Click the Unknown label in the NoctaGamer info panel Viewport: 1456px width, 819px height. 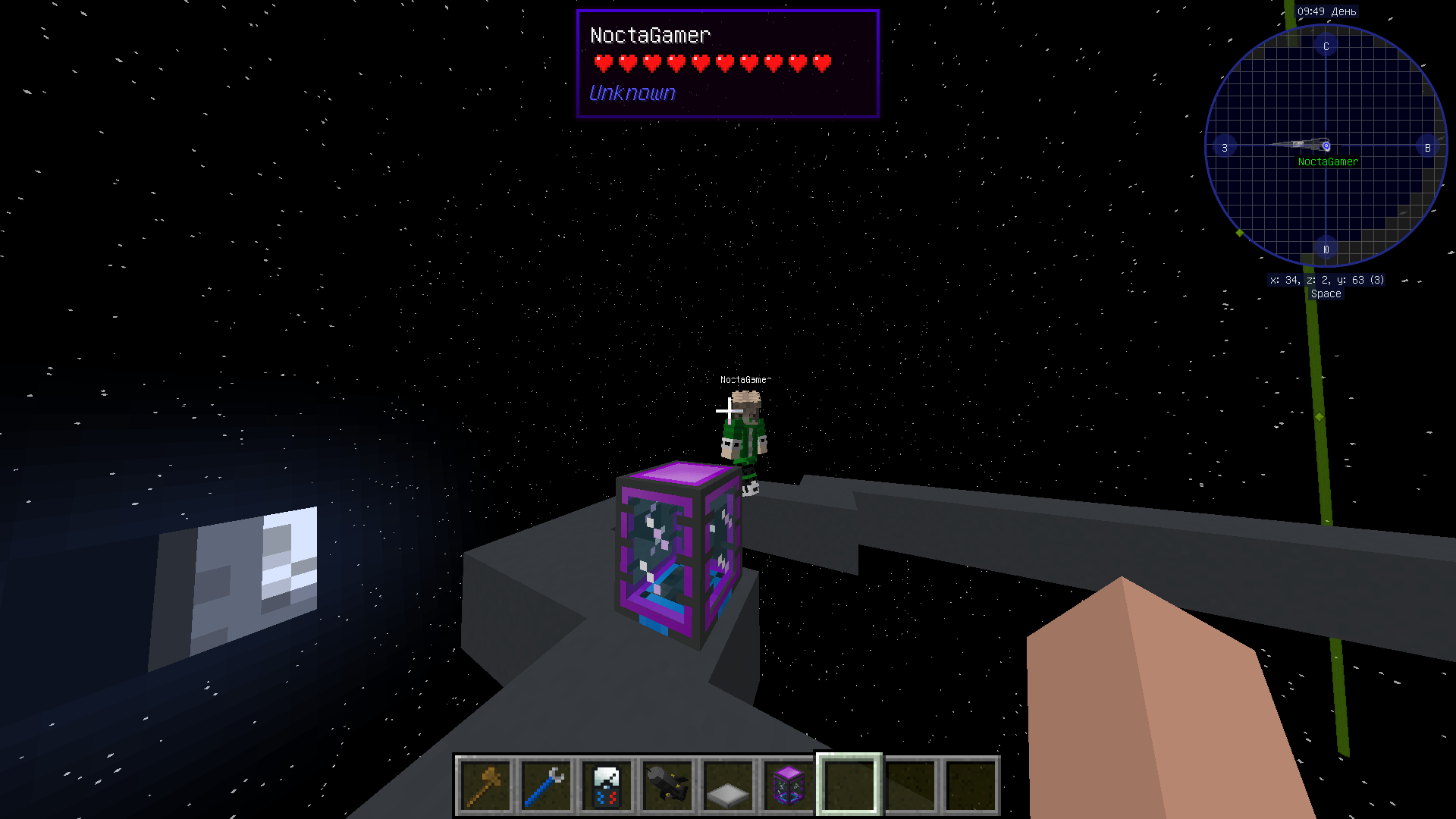631,93
